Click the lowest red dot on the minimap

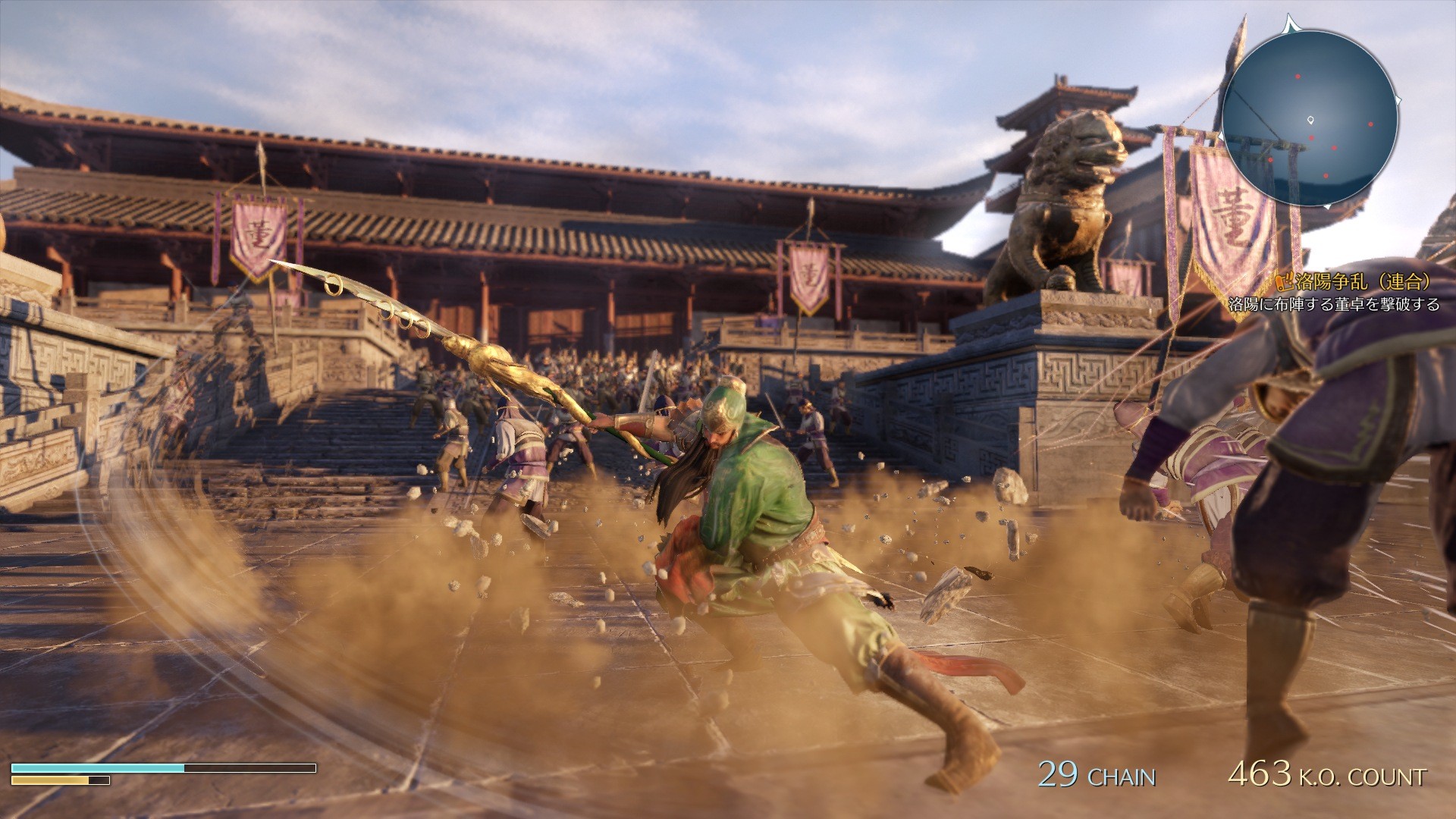pos(1326,176)
